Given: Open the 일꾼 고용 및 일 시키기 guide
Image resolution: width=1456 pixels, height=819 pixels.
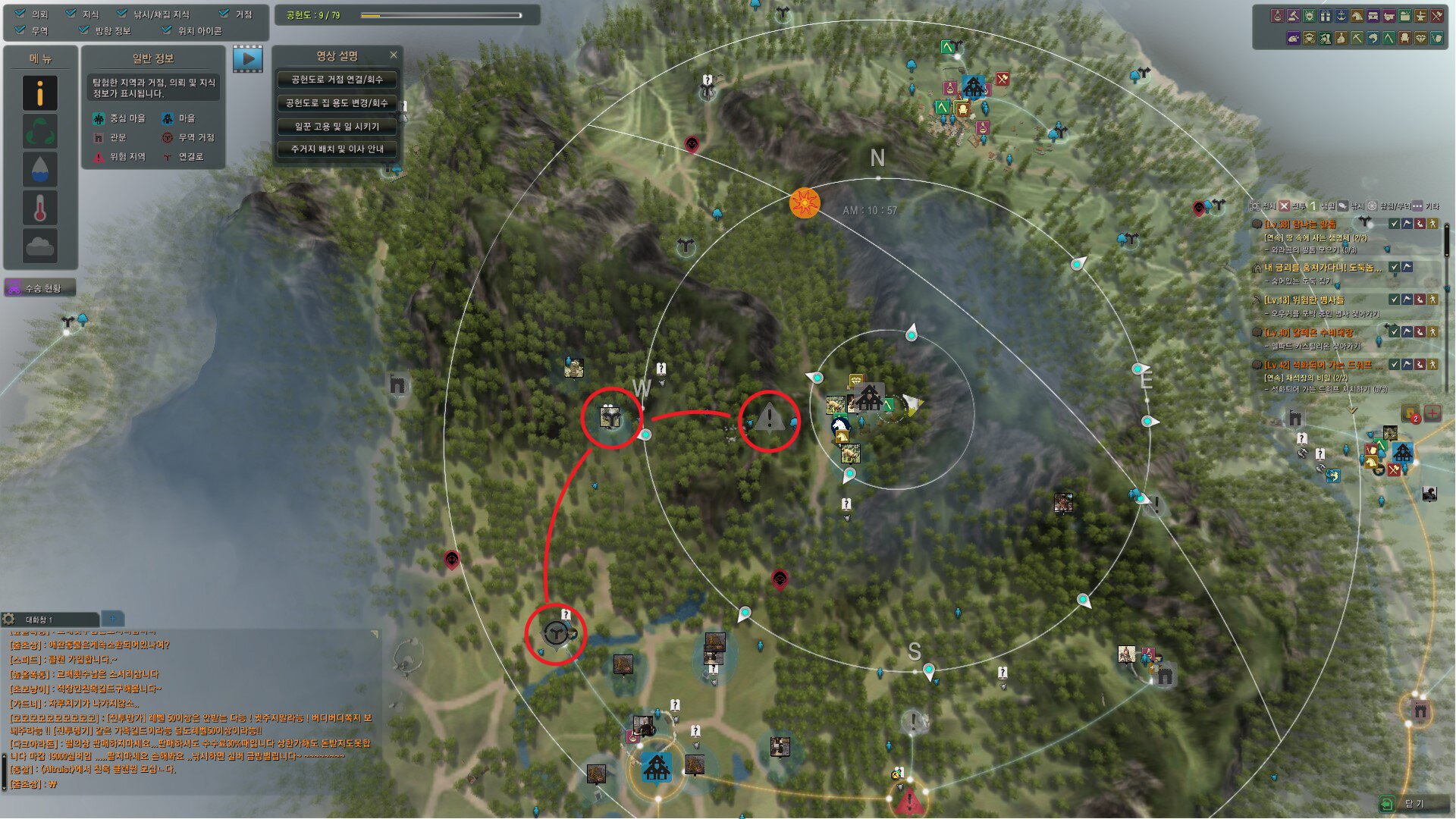Looking at the screenshot, I should tap(337, 127).
